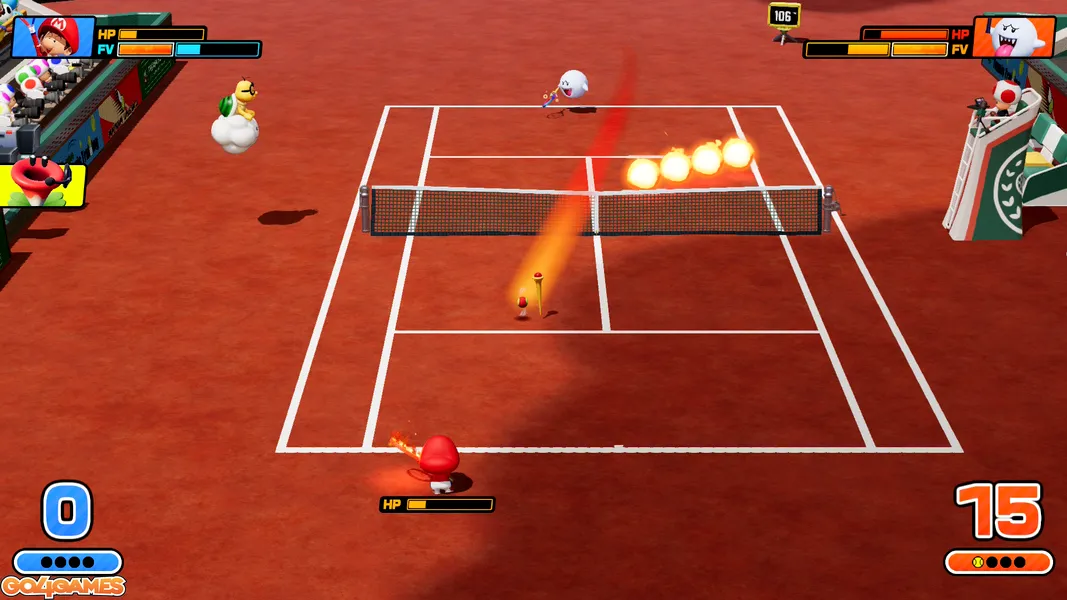Click the Talking Flower commentator icon
The width and height of the screenshot is (1067, 600).
(43, 182)
